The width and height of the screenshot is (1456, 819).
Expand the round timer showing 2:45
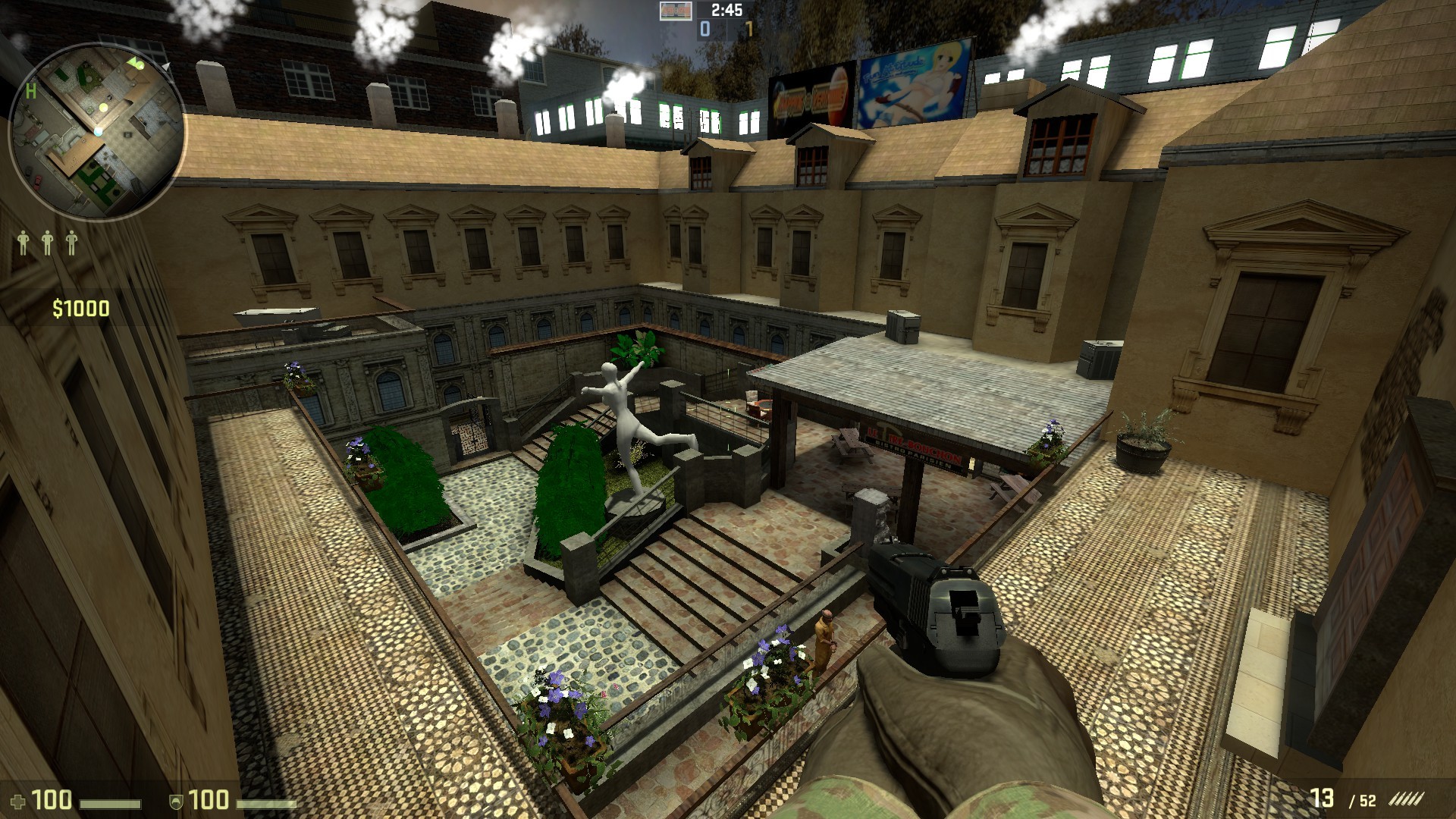coord(726,10)
